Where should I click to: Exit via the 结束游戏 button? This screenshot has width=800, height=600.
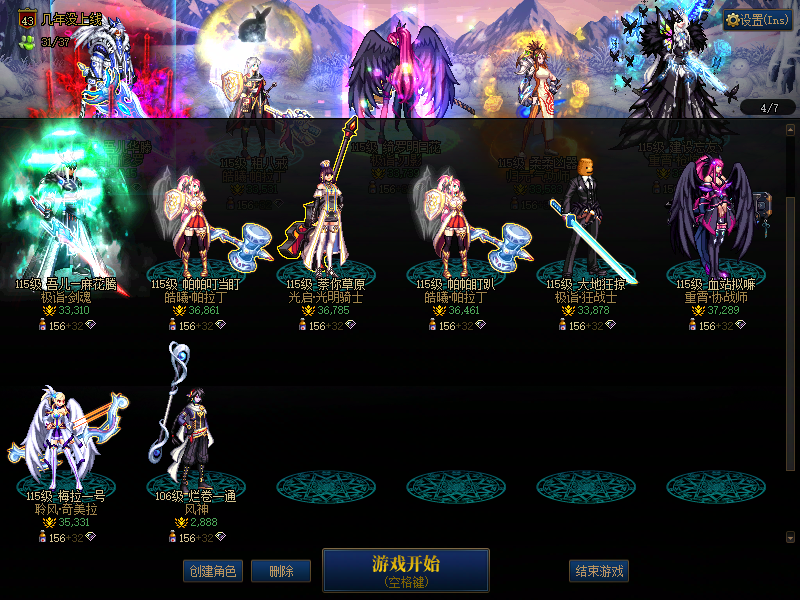tap(600, 571)
